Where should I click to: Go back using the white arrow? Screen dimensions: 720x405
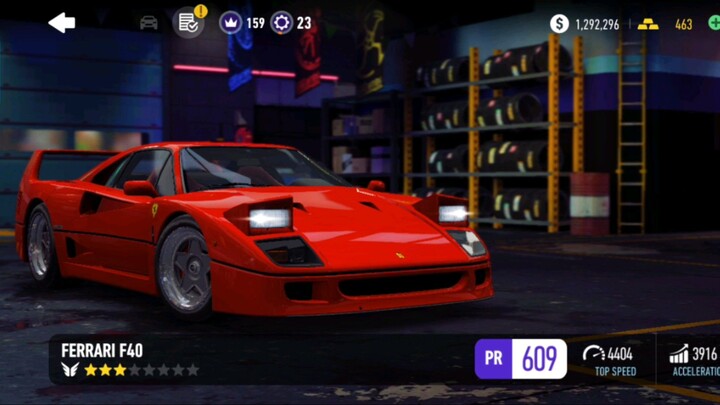click(62, 22)
